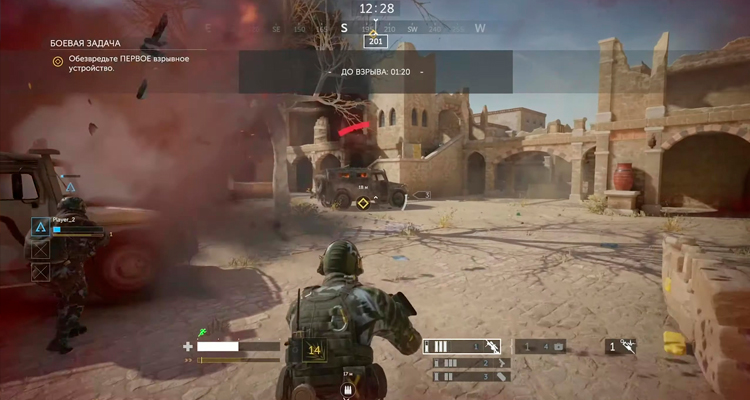Switch to weapon slot 2
The height and width of the screenshot is (400, 750).
point(472,363)
